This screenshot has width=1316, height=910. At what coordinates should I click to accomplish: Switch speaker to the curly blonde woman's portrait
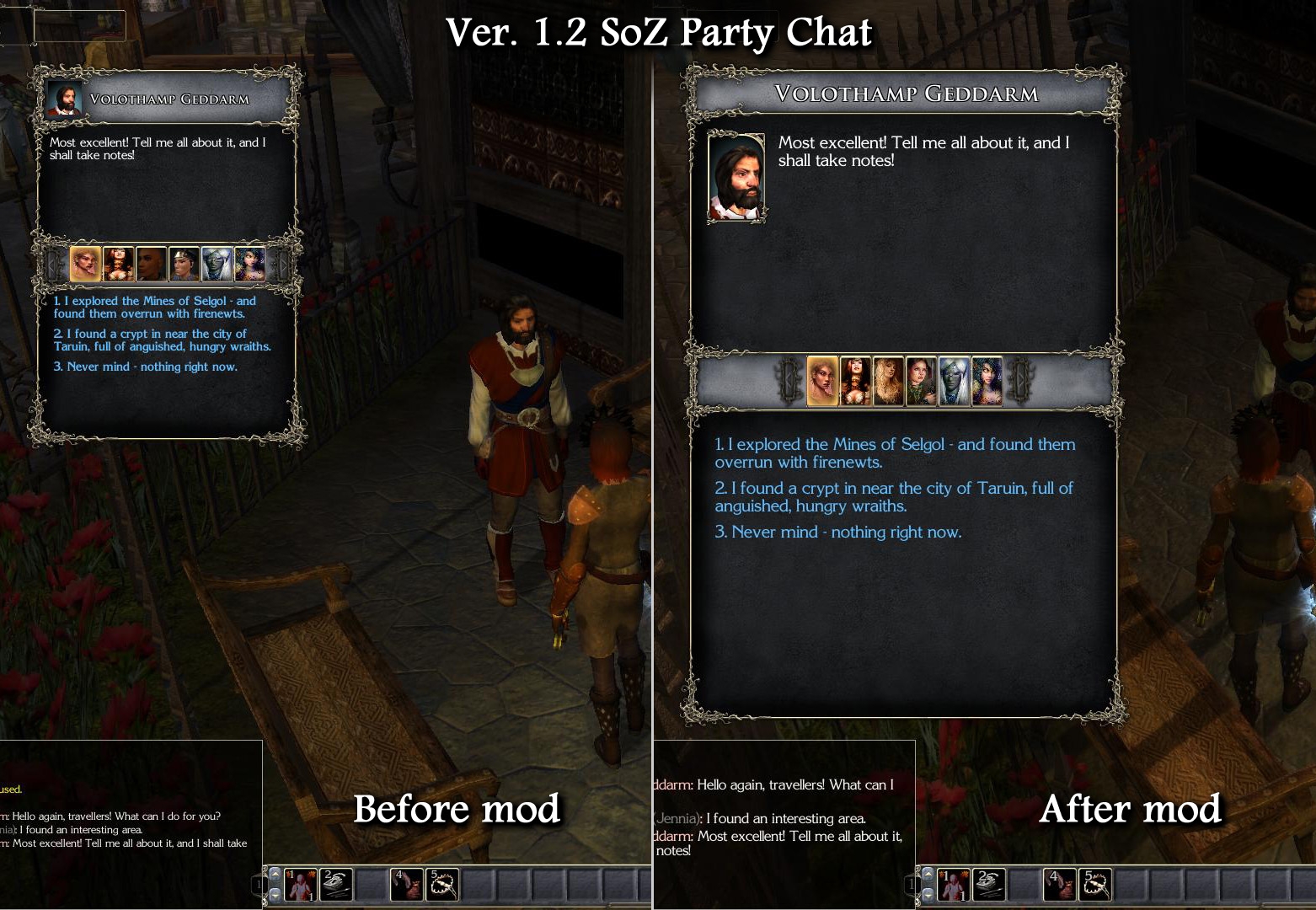[x=889, y=382]
